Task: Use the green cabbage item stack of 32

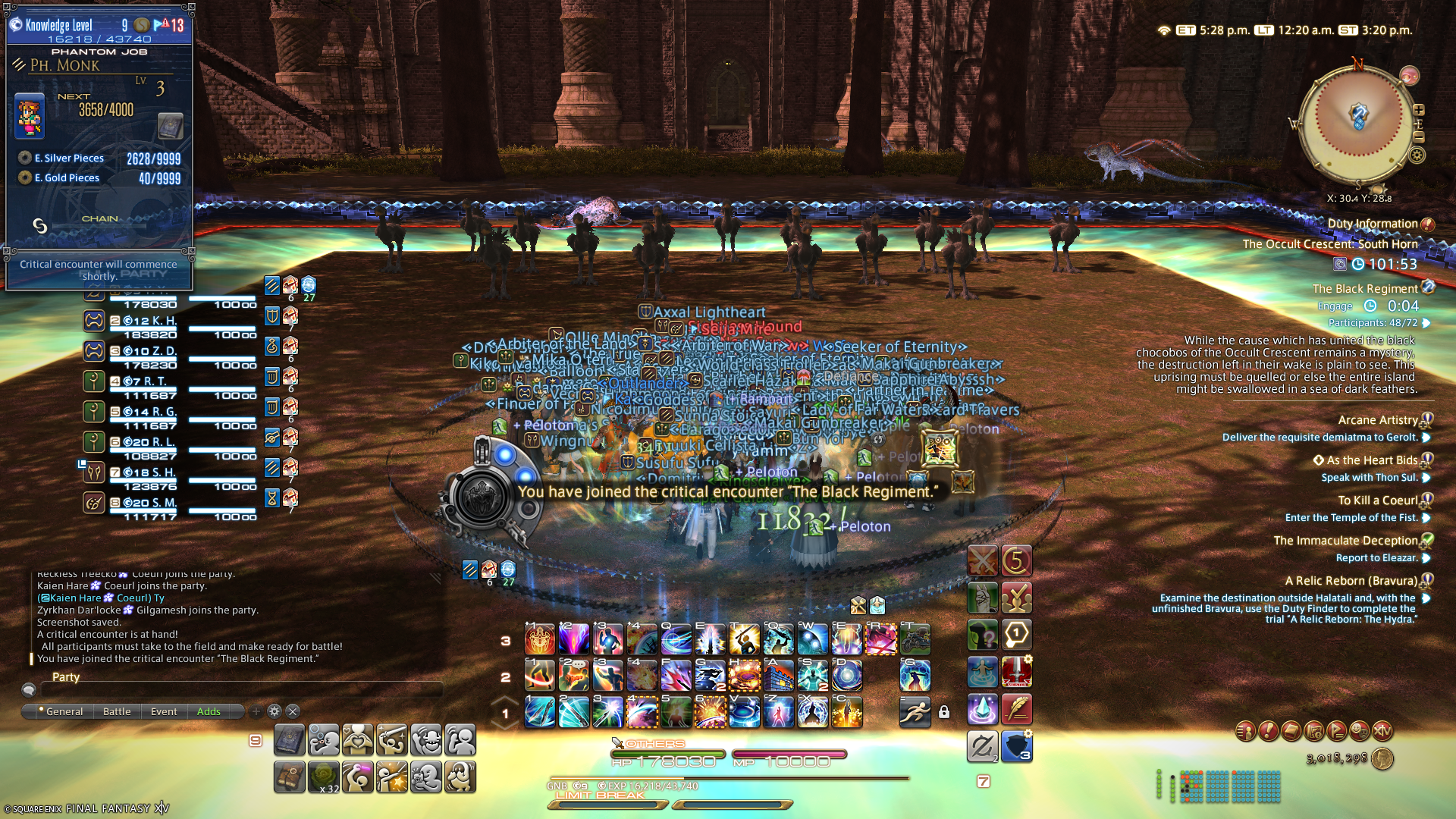Action: point(324,777)
